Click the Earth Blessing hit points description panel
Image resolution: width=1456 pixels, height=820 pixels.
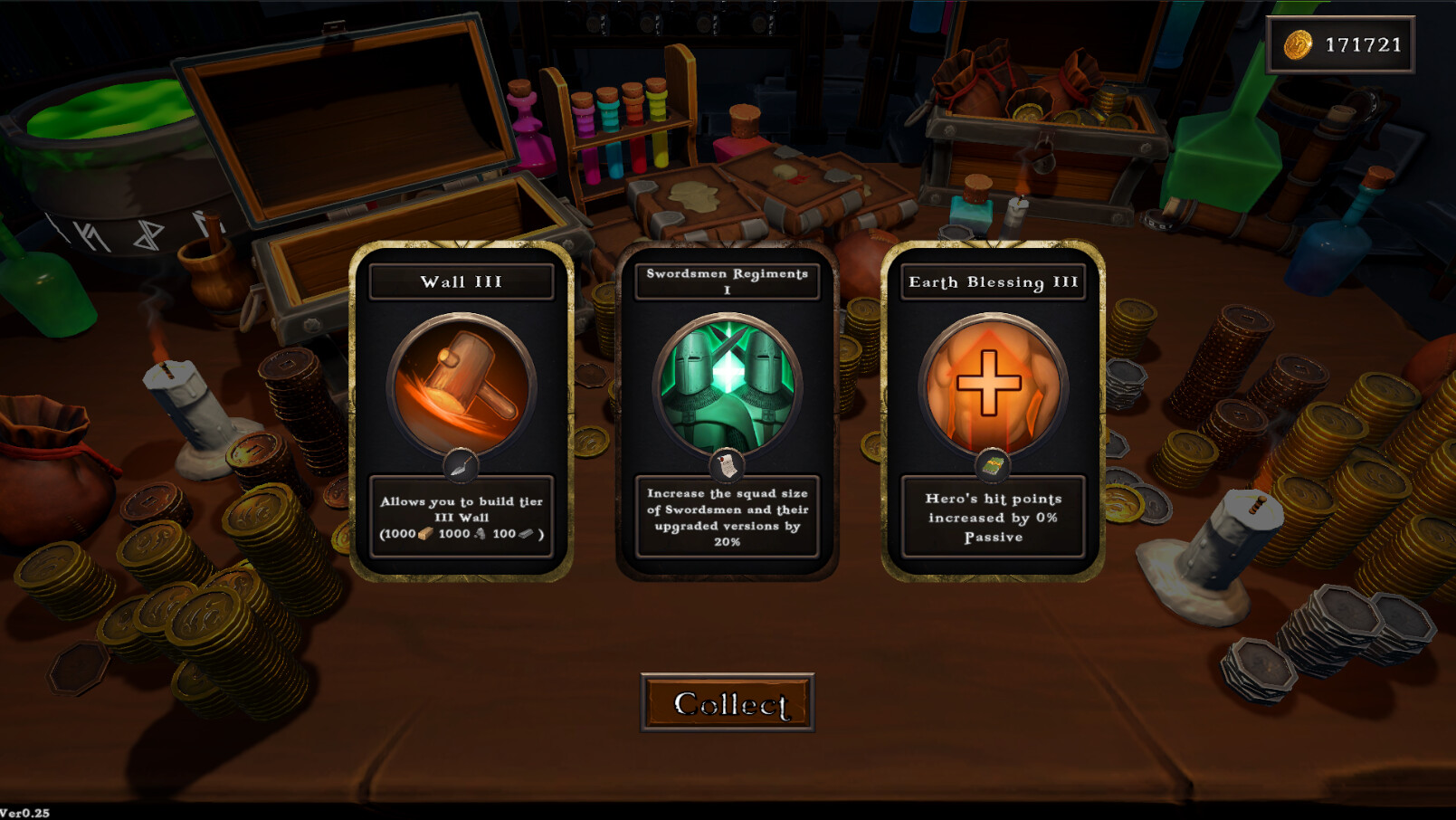coord(993,518)
